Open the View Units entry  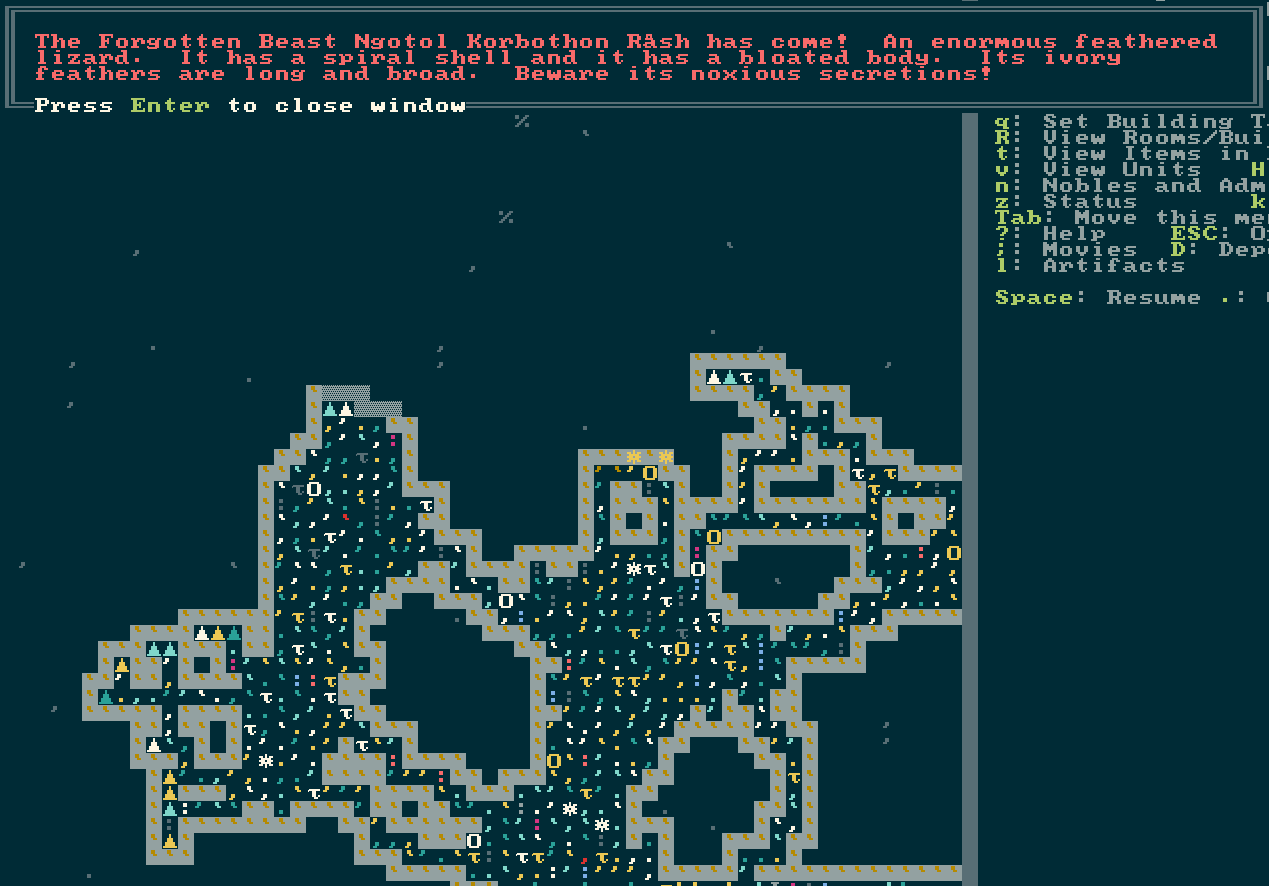coord(1120,170)
